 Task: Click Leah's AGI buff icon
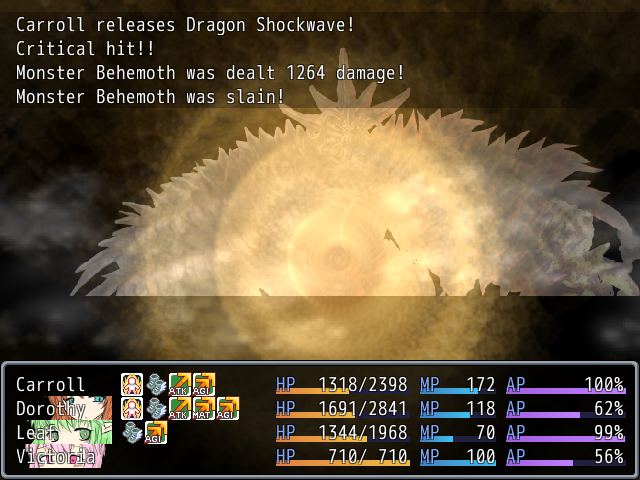tap(156, 432)
